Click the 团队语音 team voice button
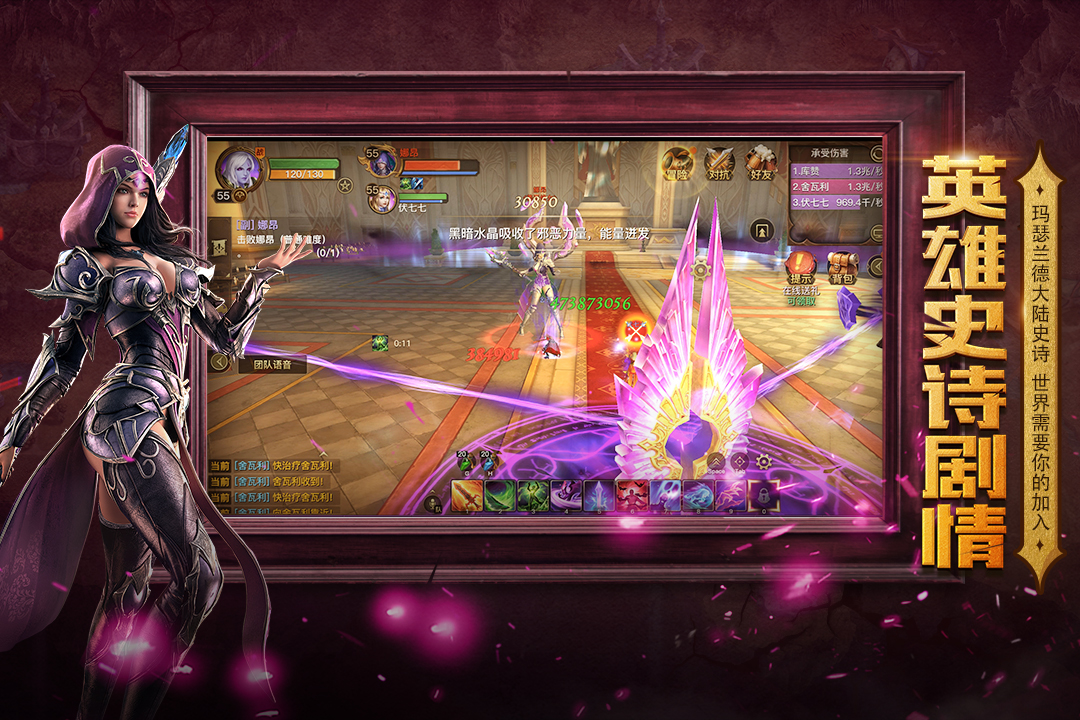 click(x=272, y=365)
